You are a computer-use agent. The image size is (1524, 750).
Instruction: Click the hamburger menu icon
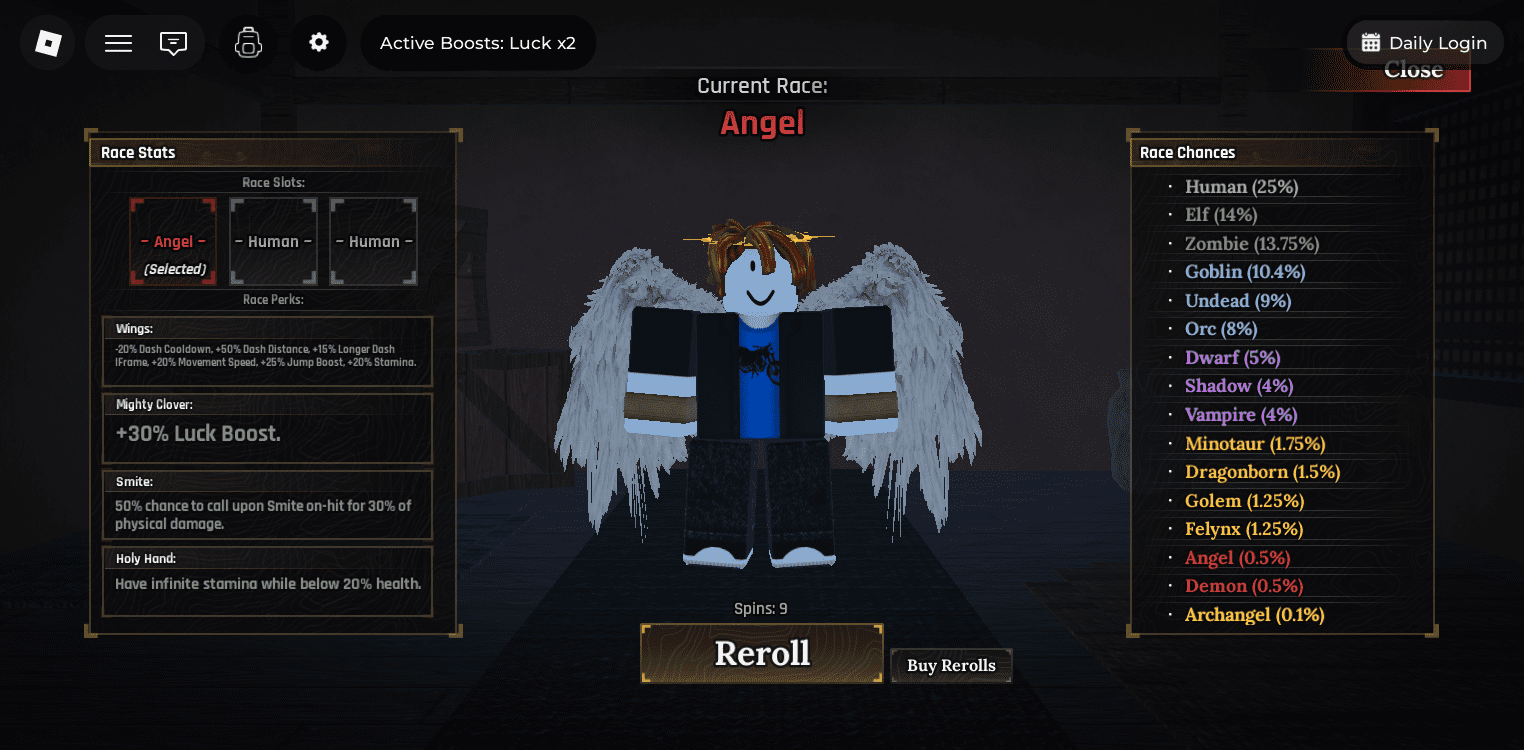point(117,42)
